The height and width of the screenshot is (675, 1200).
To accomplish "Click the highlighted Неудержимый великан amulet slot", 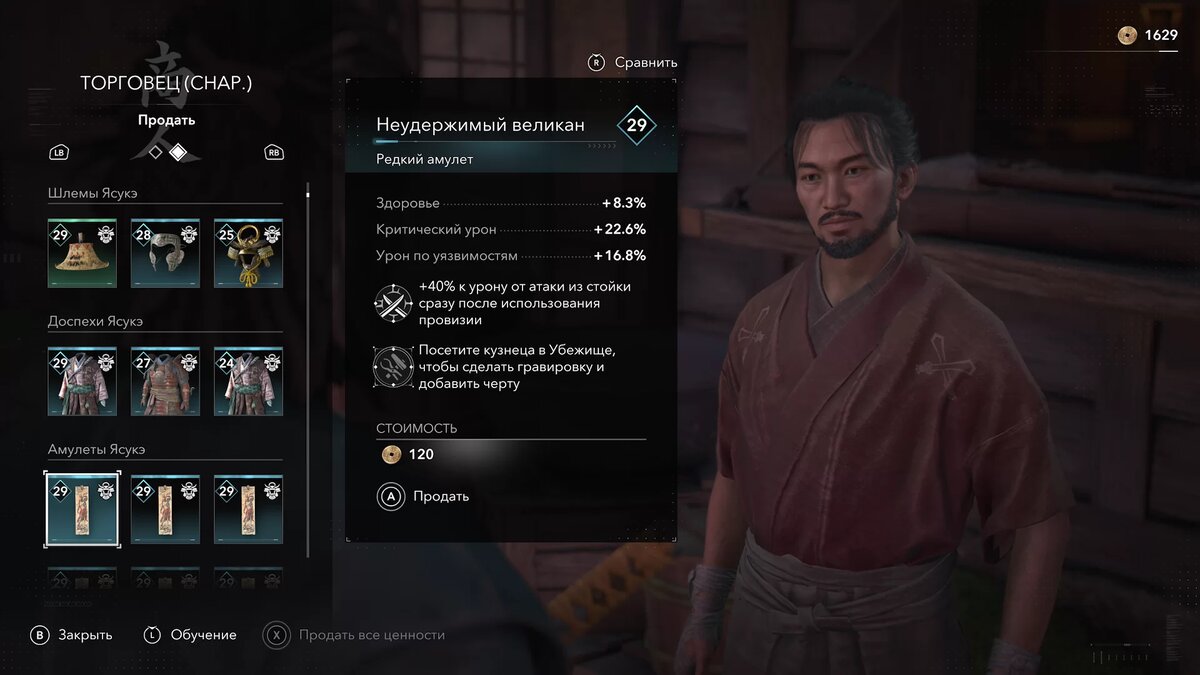I will (82, 509).
